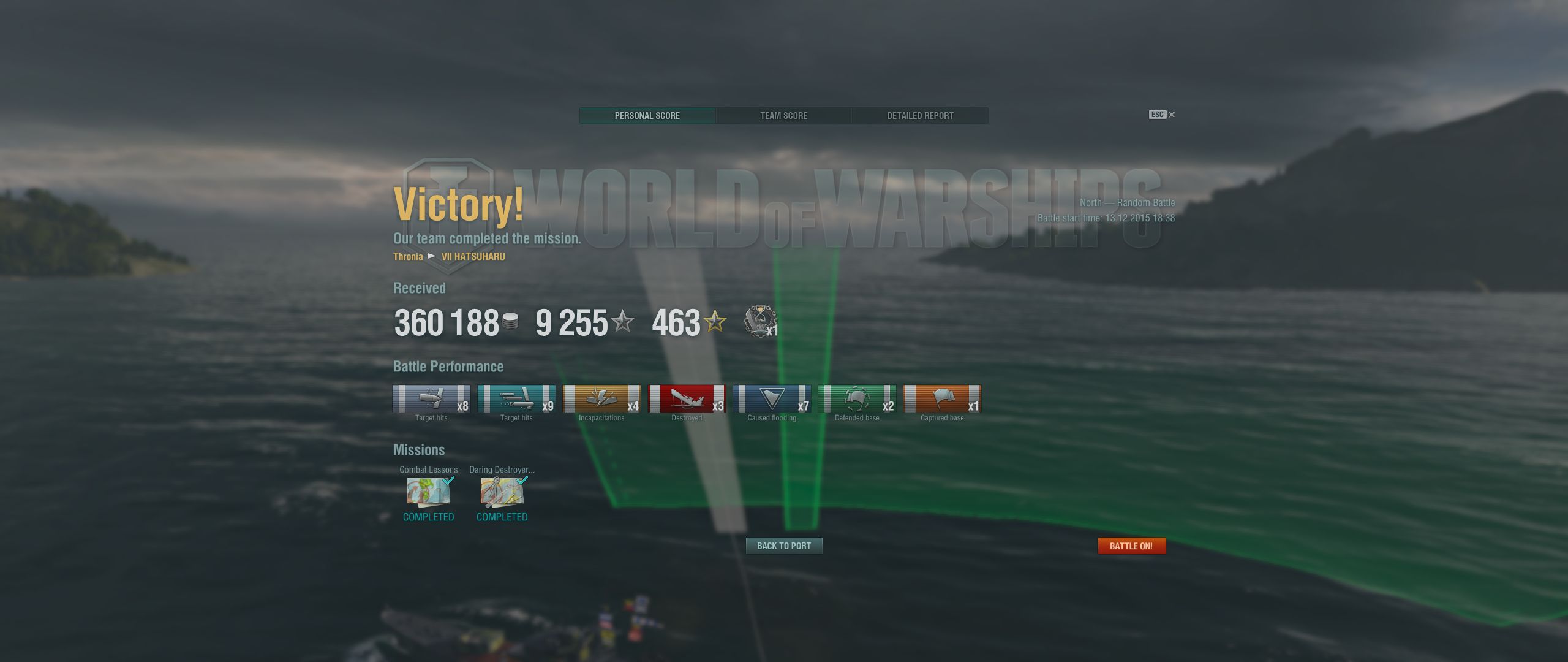
Task: Select the Daring Destroyer mission thumbnail
Action: [x=502, y=492]
